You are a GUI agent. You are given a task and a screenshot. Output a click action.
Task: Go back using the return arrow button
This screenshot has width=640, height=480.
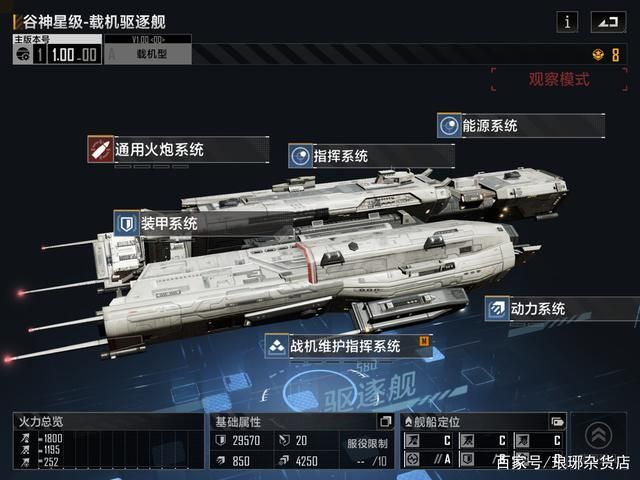[606, 20]
